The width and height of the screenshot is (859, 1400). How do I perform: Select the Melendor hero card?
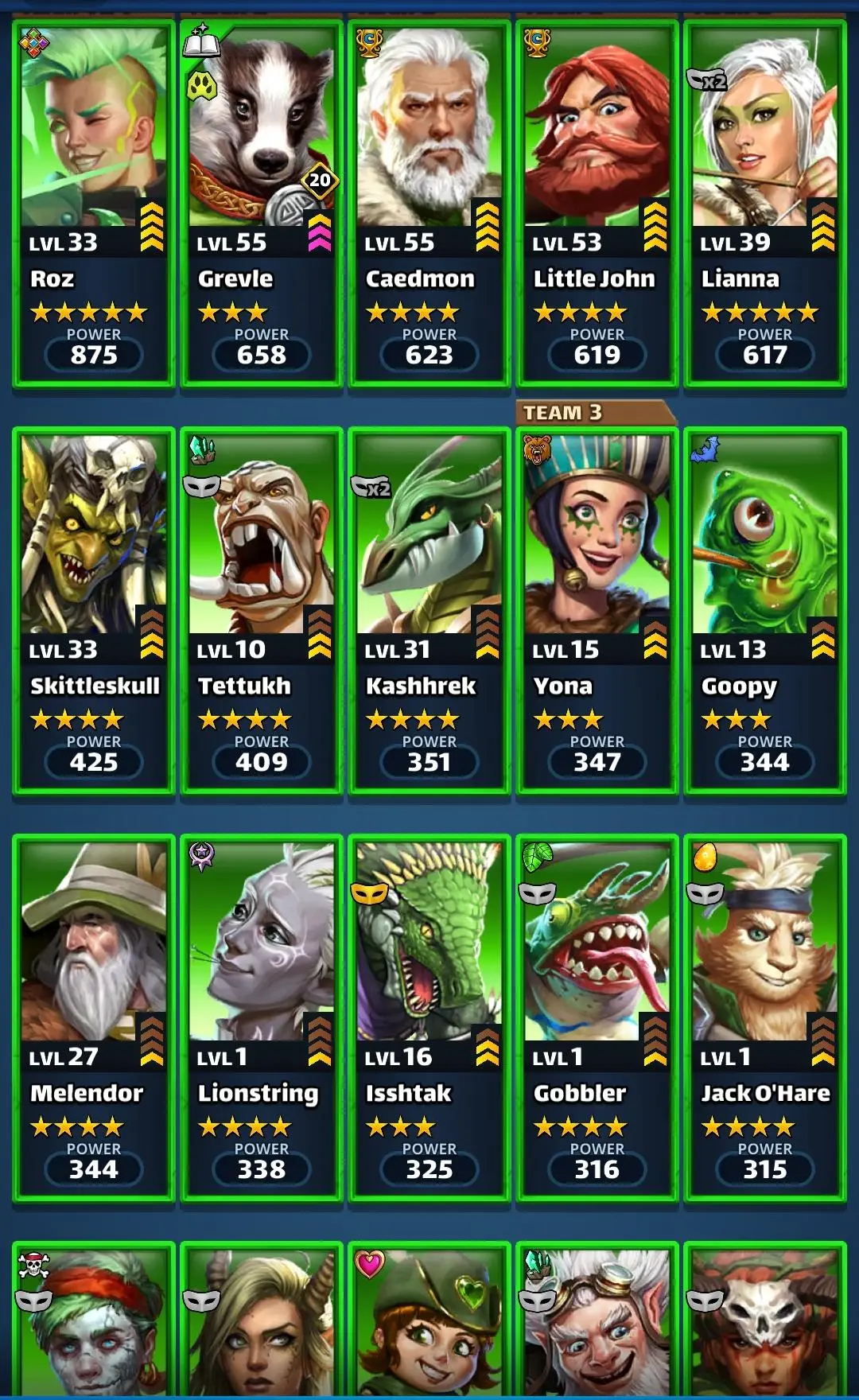[x=94, y=1018]
